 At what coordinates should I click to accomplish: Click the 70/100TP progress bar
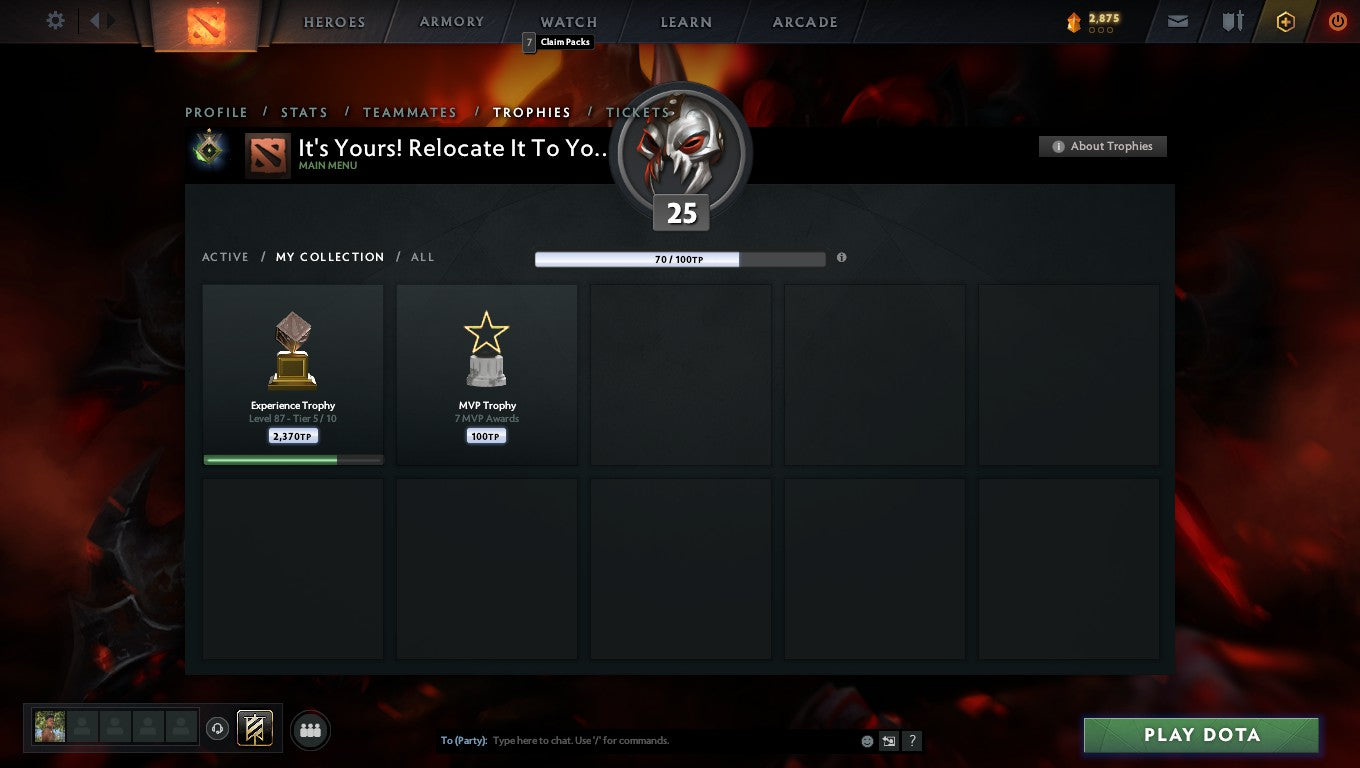pyautogui.click(x=680, y=259)
